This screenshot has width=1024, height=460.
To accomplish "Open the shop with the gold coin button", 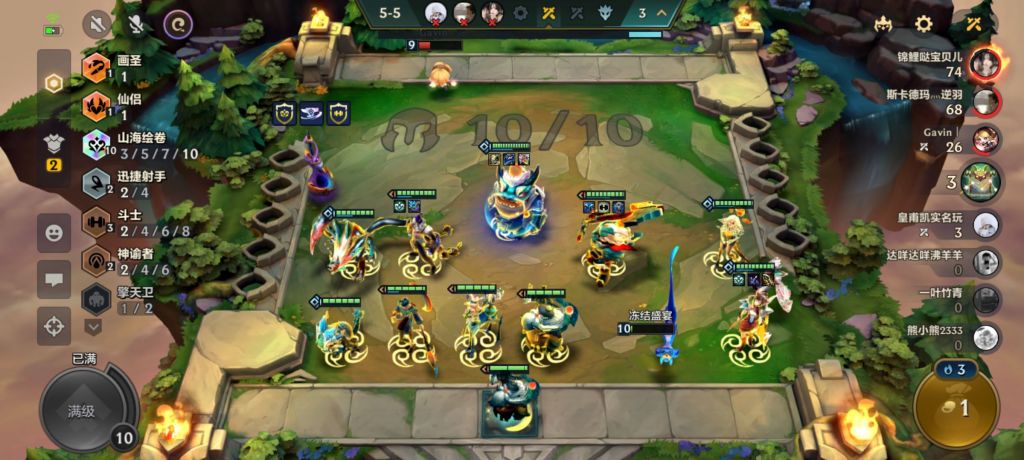I will coord(953,406).
